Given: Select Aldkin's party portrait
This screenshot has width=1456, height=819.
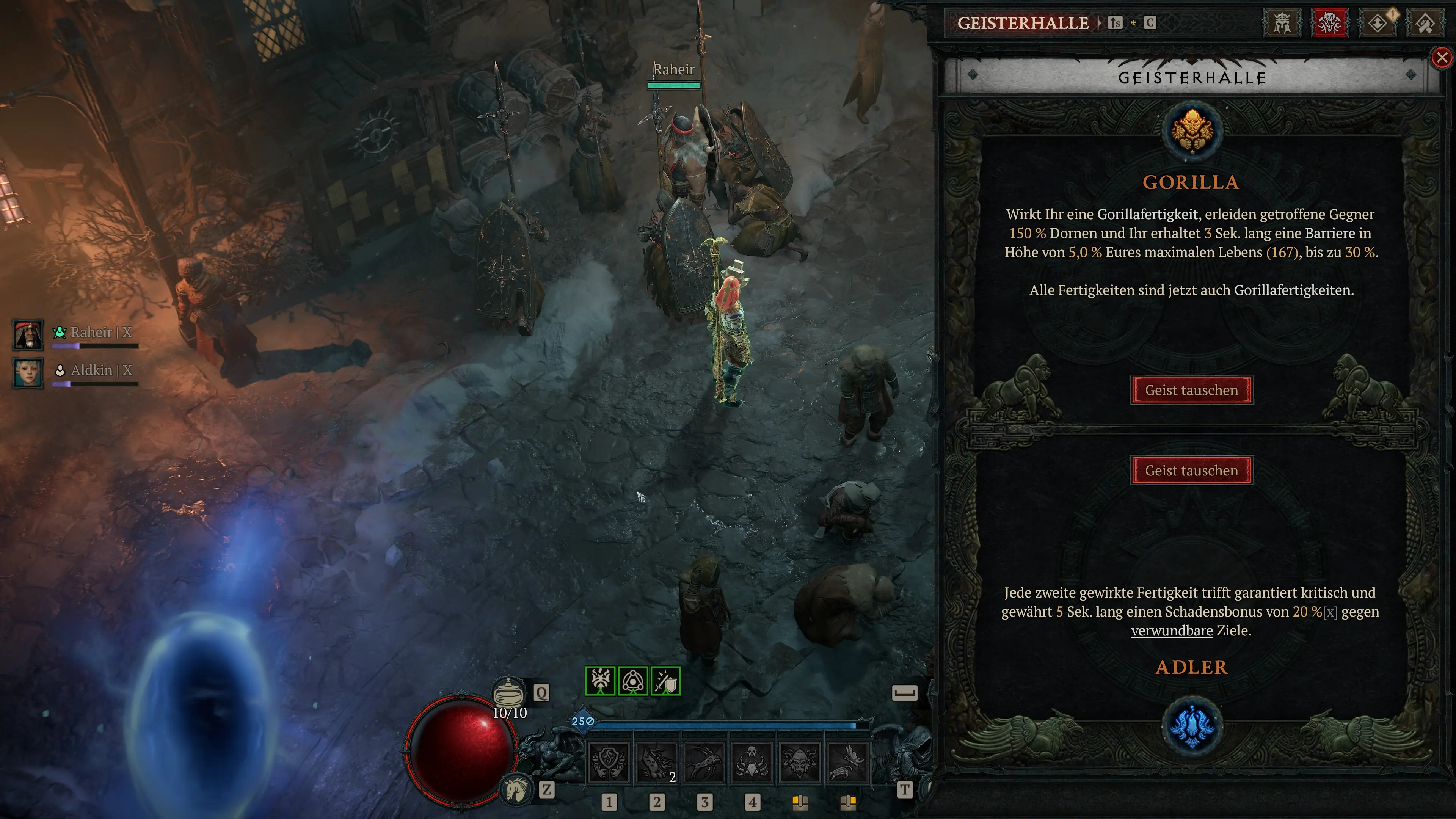Looking at the screenshot, I should [28, 373].
